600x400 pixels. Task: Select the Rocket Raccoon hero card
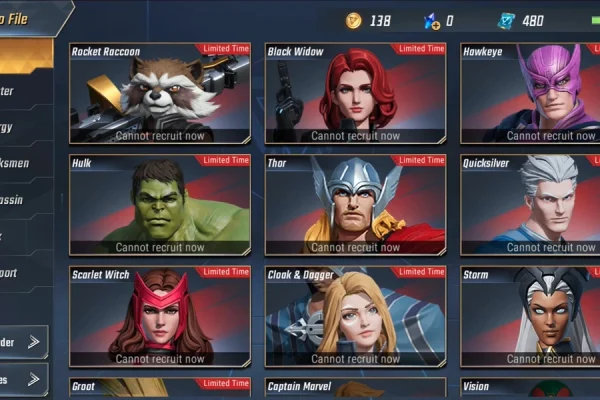[x=160, y=93]
